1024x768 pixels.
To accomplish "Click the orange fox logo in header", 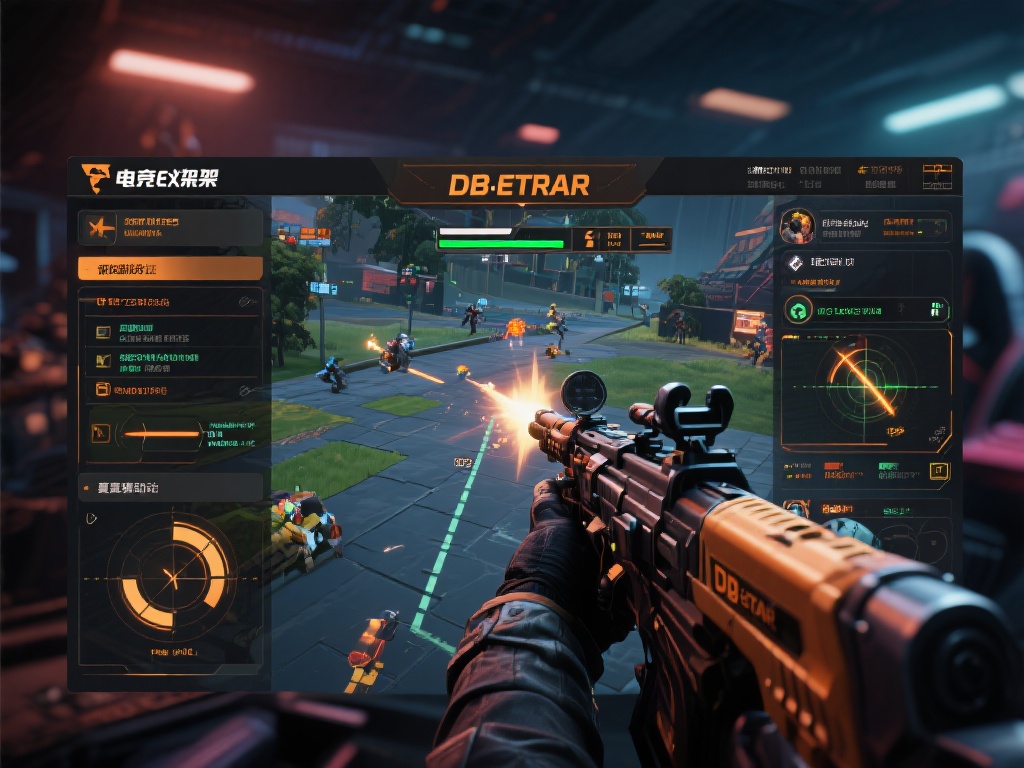I will [96, 179].
